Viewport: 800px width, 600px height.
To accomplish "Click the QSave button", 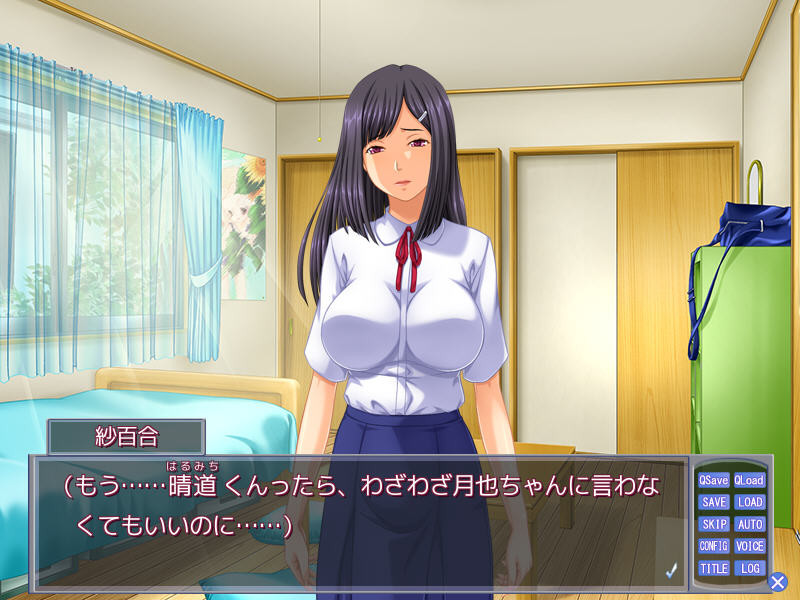I will [x=714, y=480].
